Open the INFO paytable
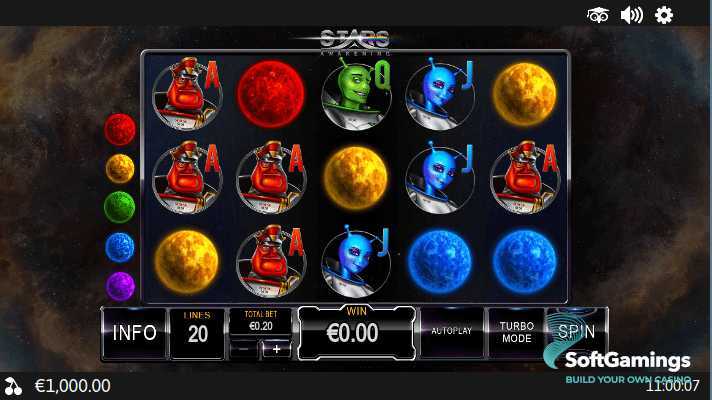This screenshot has height=400, width=712. (134, 333)
